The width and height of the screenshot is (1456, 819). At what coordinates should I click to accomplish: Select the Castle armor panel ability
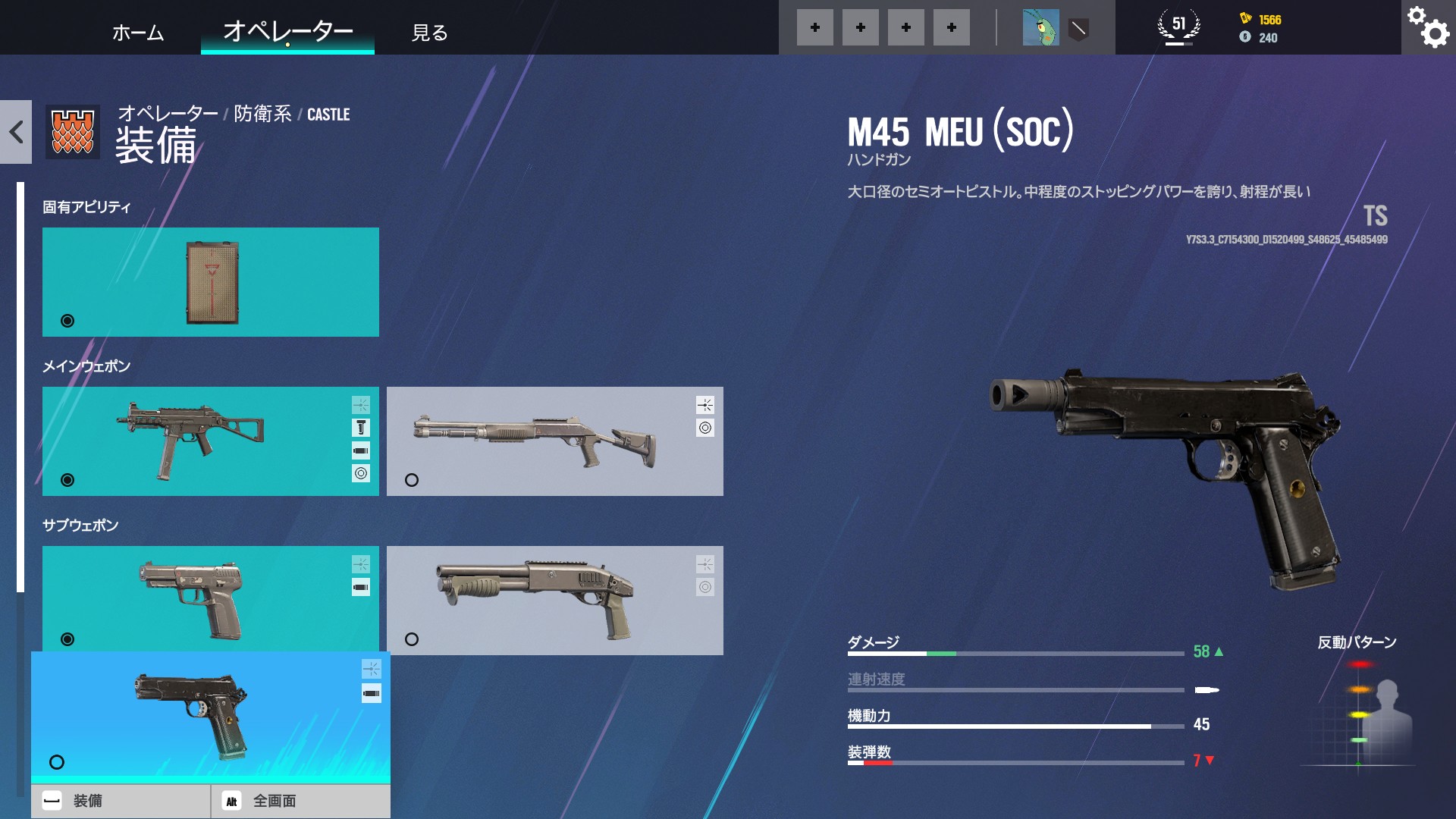coord(211,282)
